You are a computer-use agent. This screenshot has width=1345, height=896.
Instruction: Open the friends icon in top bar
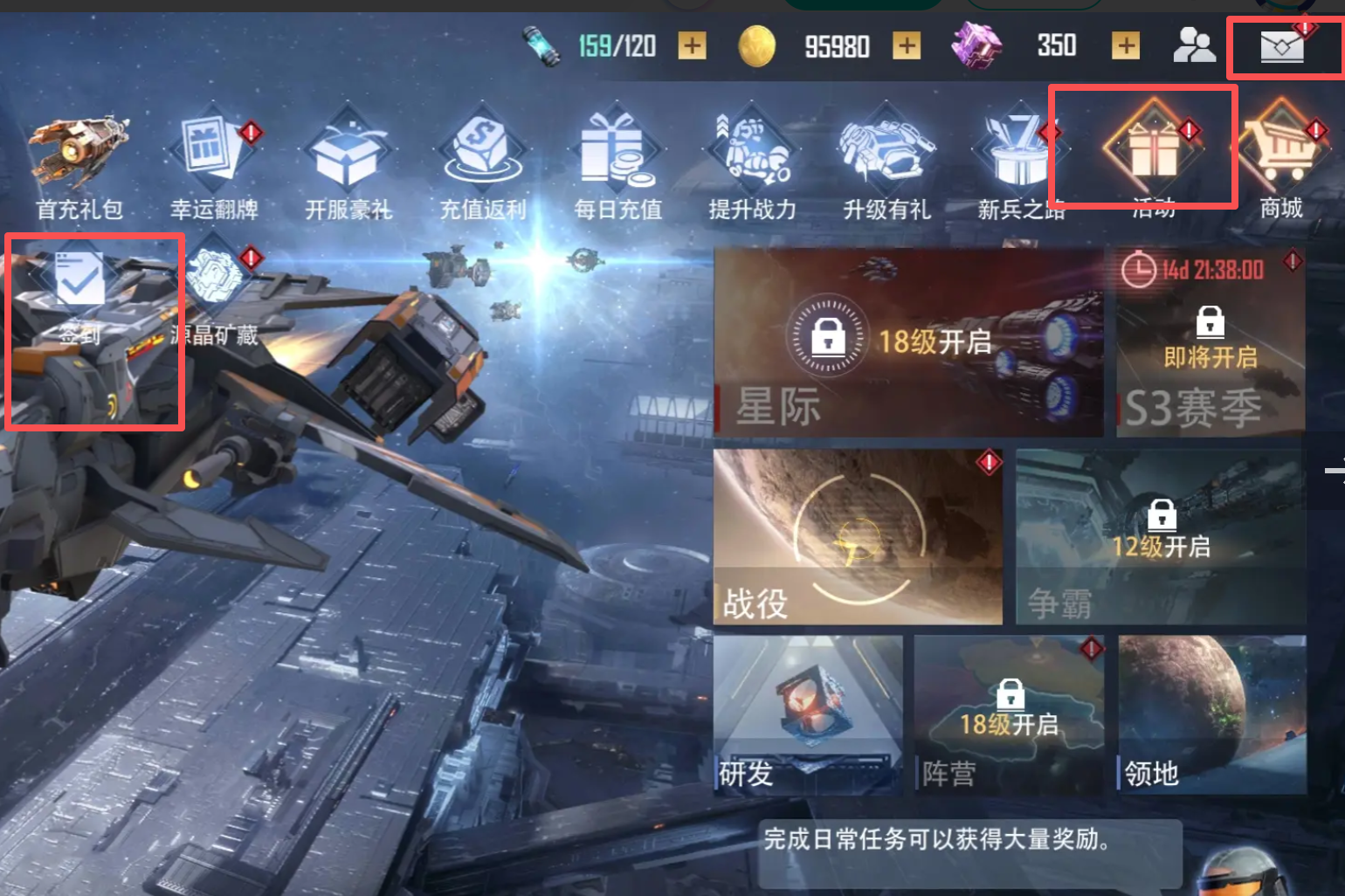pos(1195,45)
